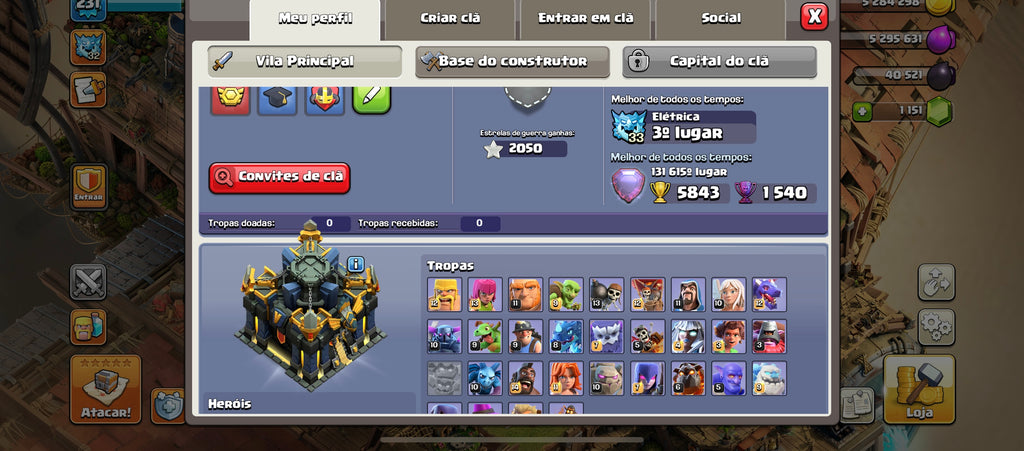Show the Base do construtor profile
This screenshot has height=451, width=1024.
pyautogui.click(x=512, y=62)
